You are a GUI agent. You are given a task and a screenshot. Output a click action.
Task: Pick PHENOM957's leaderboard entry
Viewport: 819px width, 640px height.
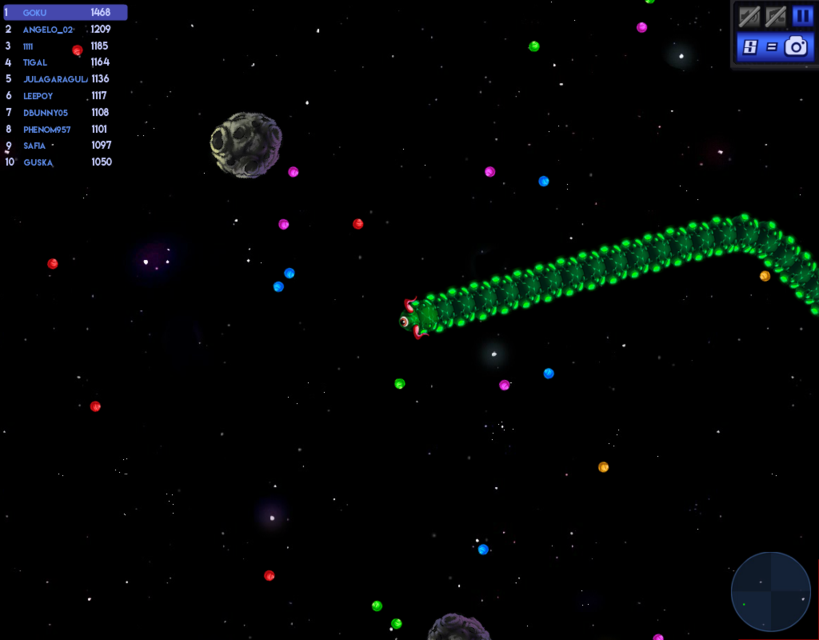pyautogui.click(x=64, y=129)
